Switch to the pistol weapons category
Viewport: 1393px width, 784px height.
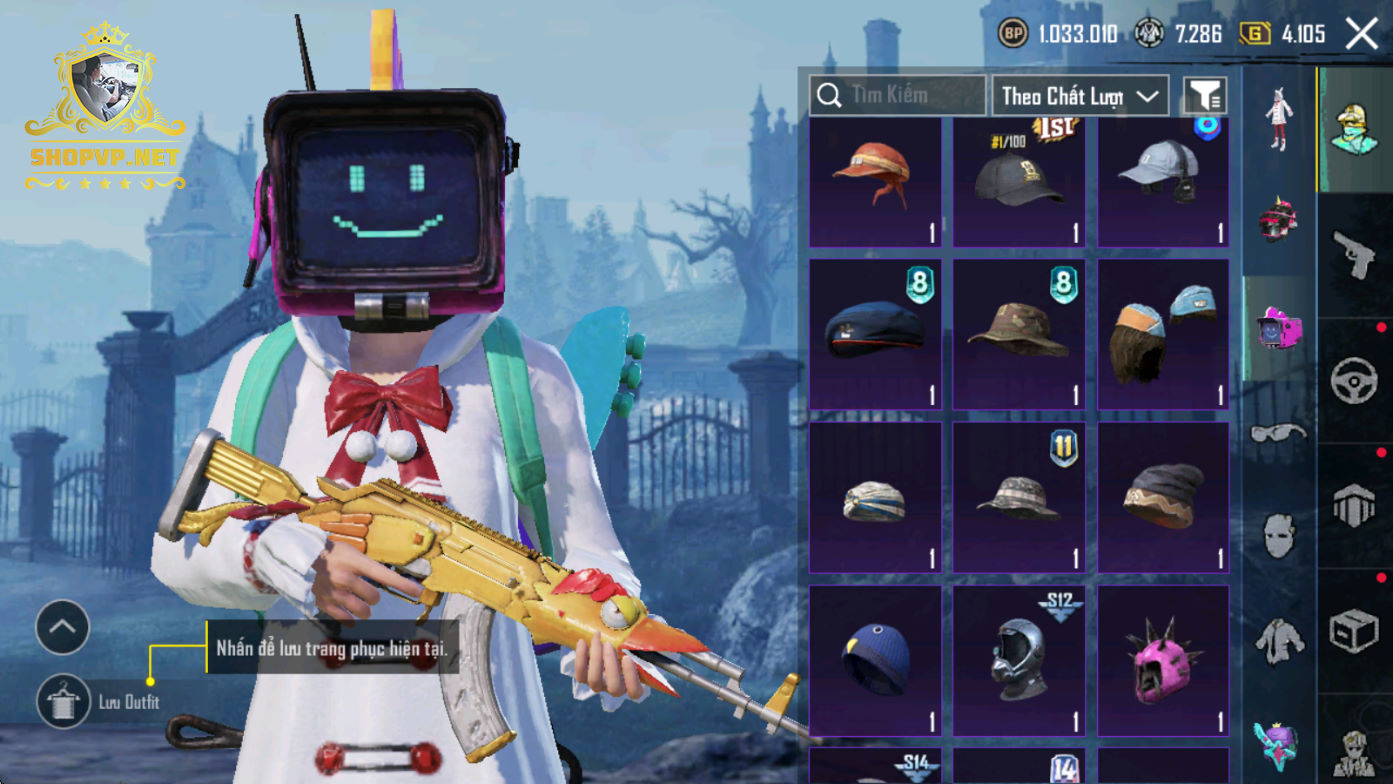pos(1355,255)
